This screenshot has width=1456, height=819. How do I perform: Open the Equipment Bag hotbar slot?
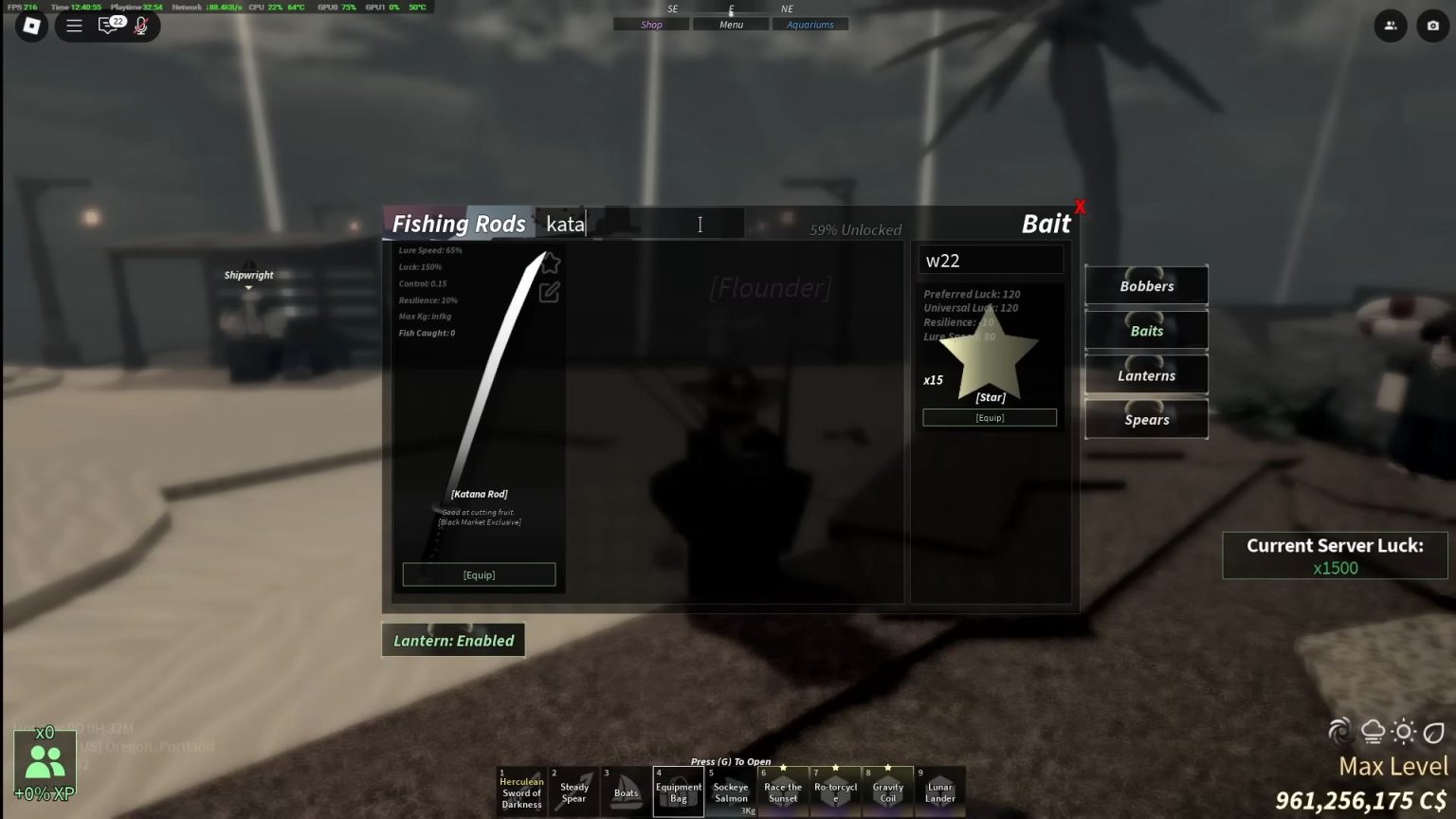click(678, 791)
